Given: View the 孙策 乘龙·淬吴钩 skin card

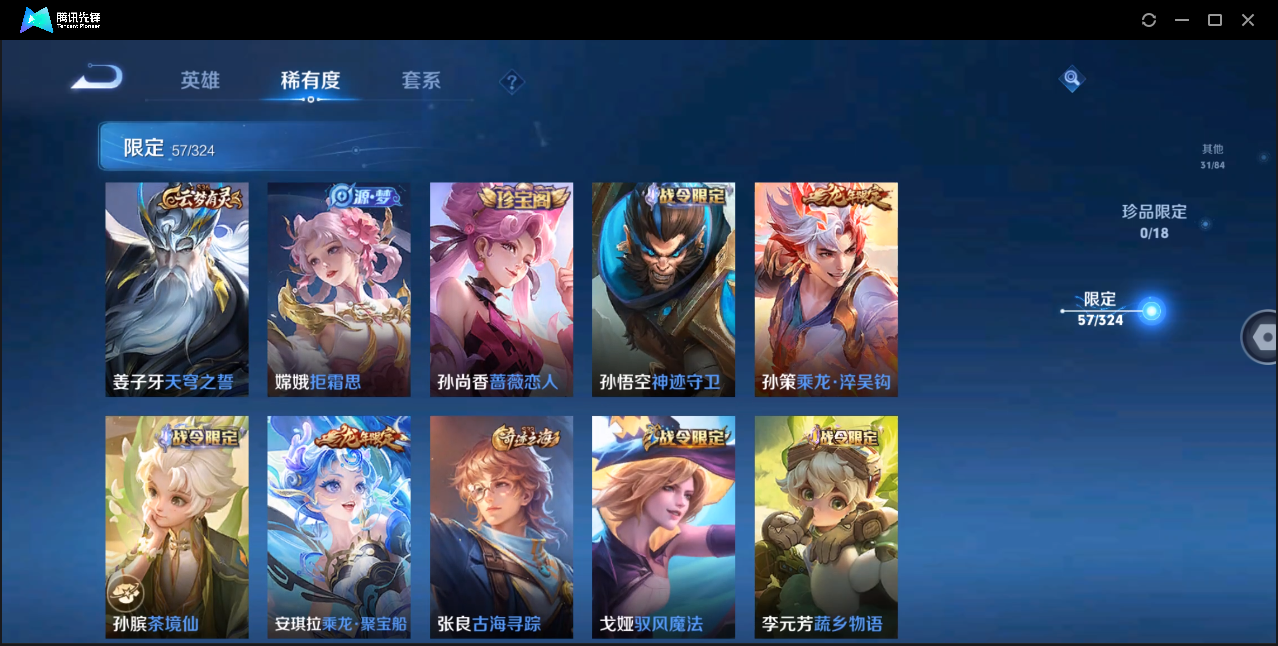Looking at the screenshot, I should point(826,289).
